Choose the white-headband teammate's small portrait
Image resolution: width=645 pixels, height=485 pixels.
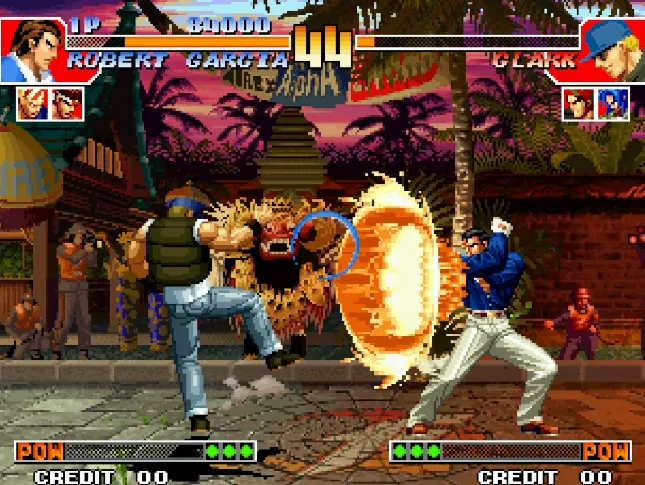click(x=67, y=103)
